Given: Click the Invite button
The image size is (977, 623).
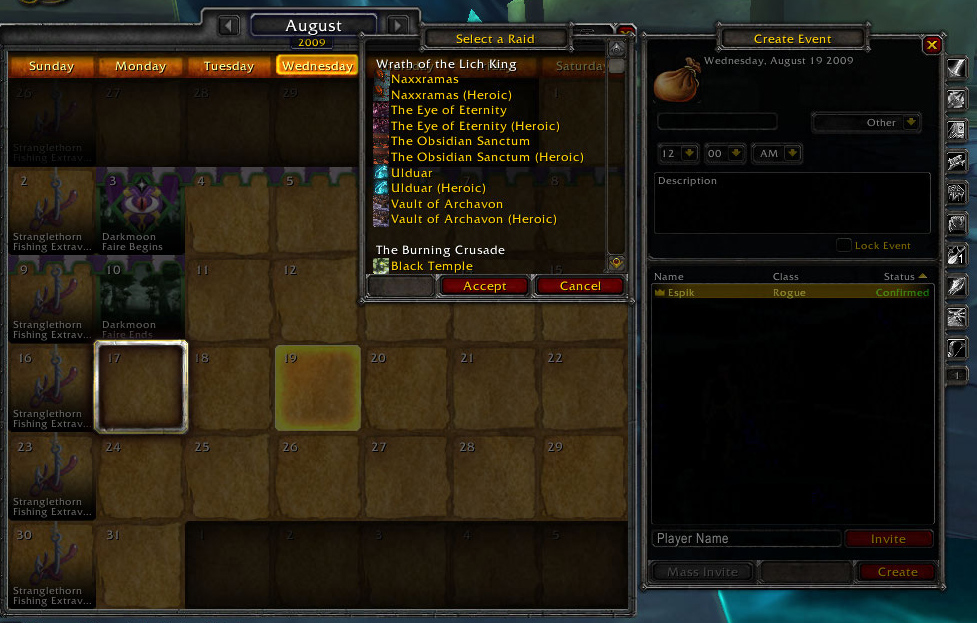Looking at the screenshot, I should (888, 539).
